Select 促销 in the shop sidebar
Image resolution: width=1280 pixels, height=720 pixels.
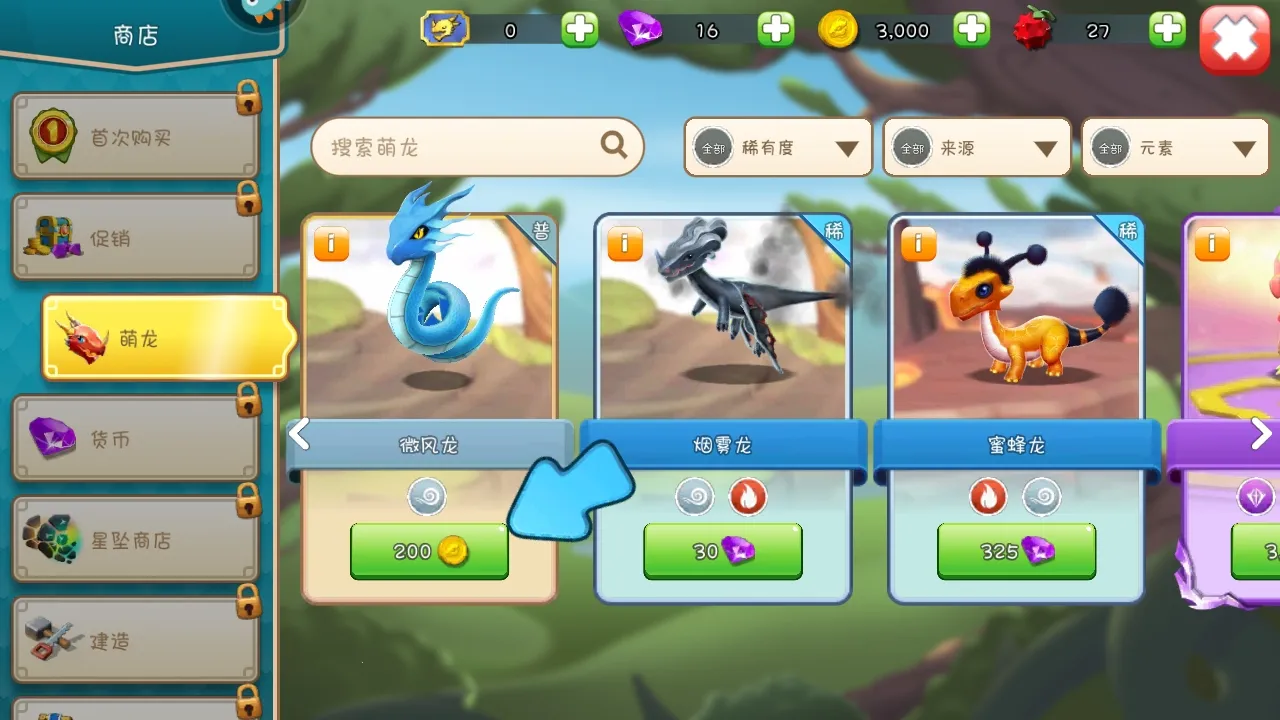coord(135,237)
